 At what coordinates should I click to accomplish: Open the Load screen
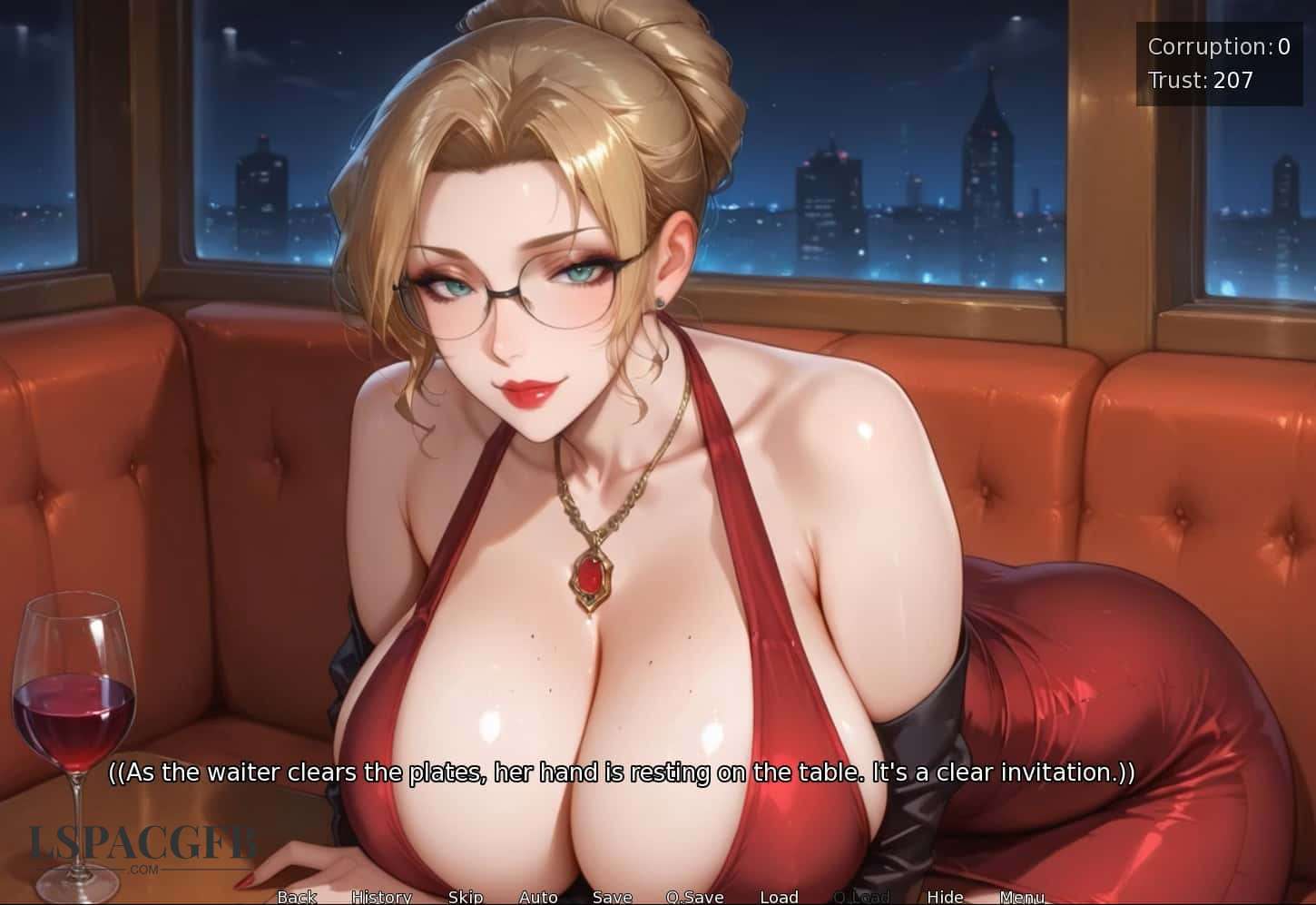pyautogui.click(x=779, y=897)
